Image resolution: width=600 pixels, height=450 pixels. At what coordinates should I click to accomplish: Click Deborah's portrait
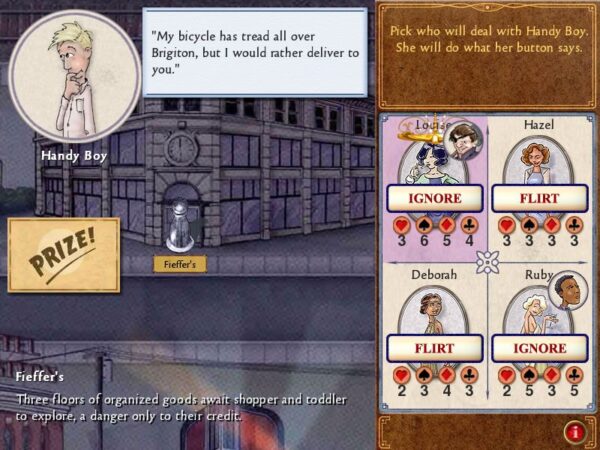pyautogui.click(x=432, y=310)
